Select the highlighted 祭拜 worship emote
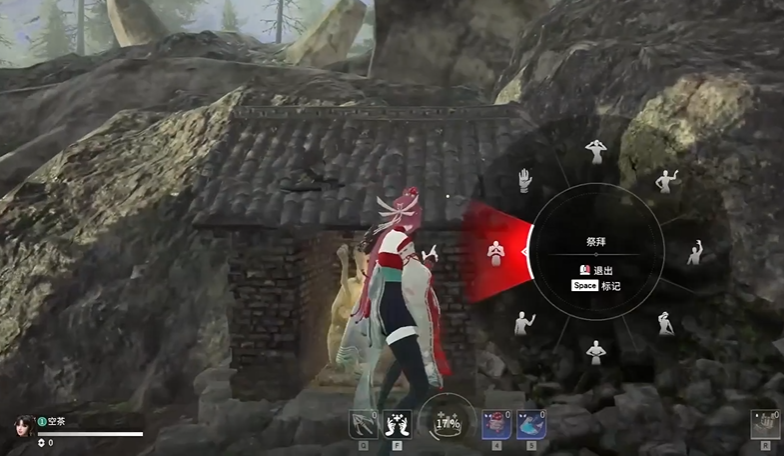This screenshot has width=784, height=456. coord(495,251)
